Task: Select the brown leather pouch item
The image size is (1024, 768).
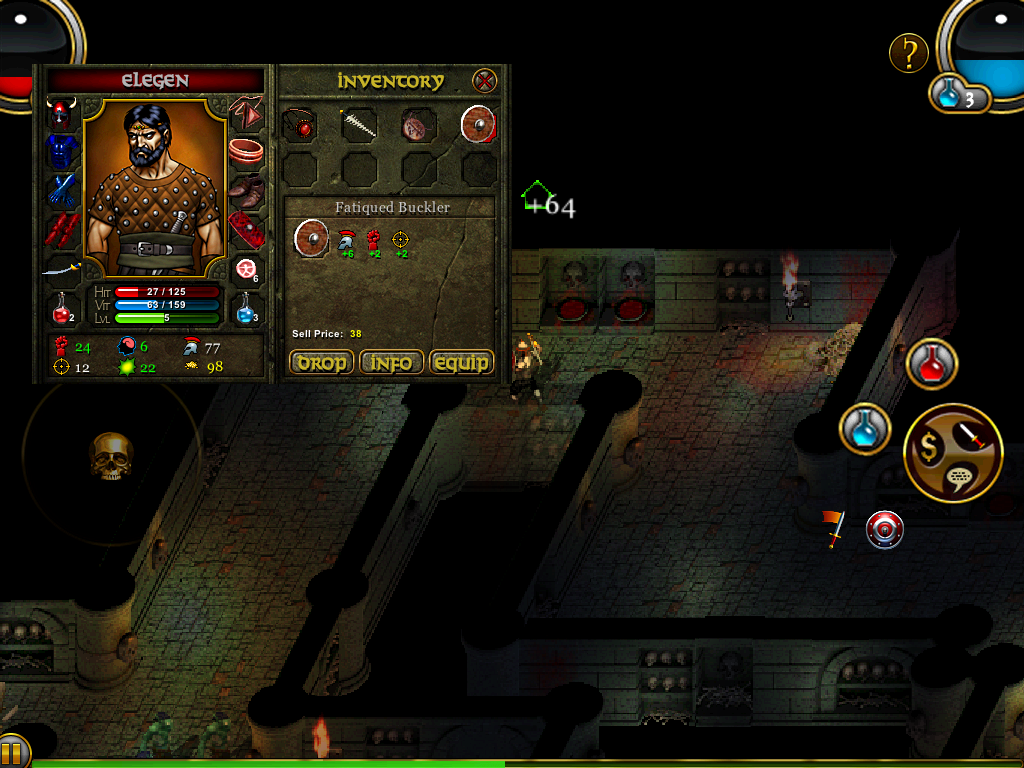Action: point(418,125)
